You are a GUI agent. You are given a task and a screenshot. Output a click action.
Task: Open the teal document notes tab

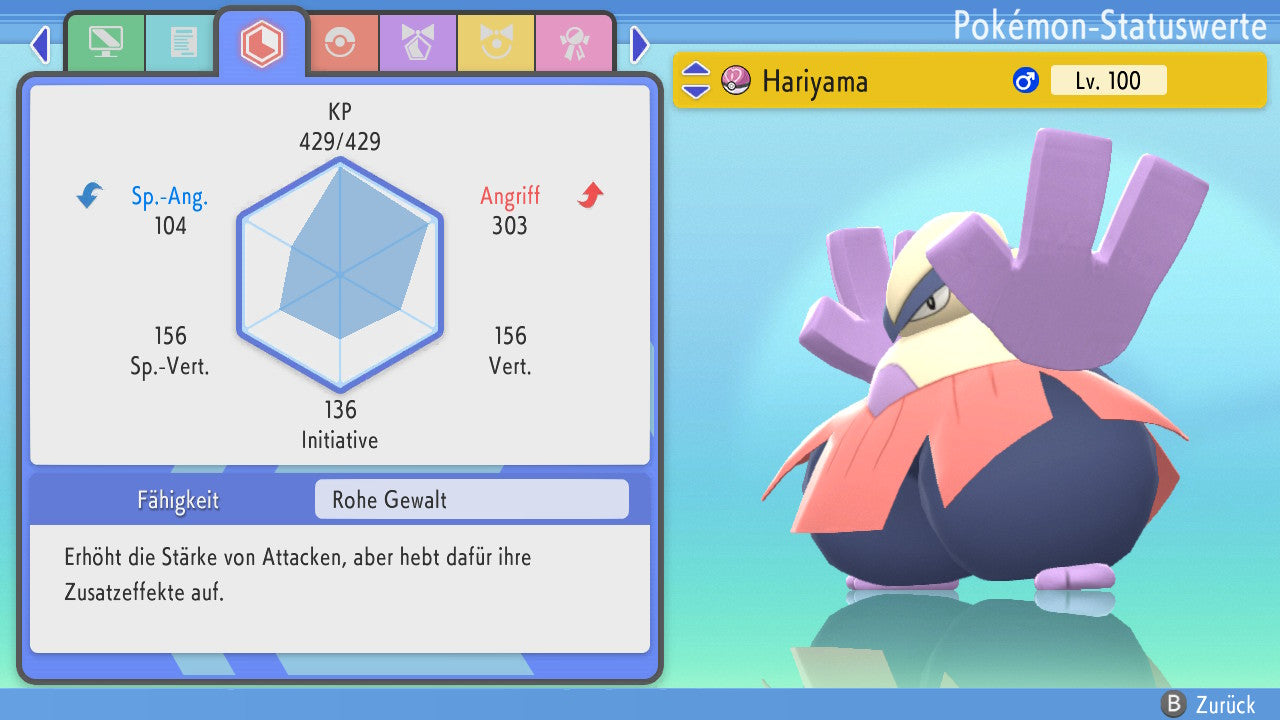pos(183,43)
